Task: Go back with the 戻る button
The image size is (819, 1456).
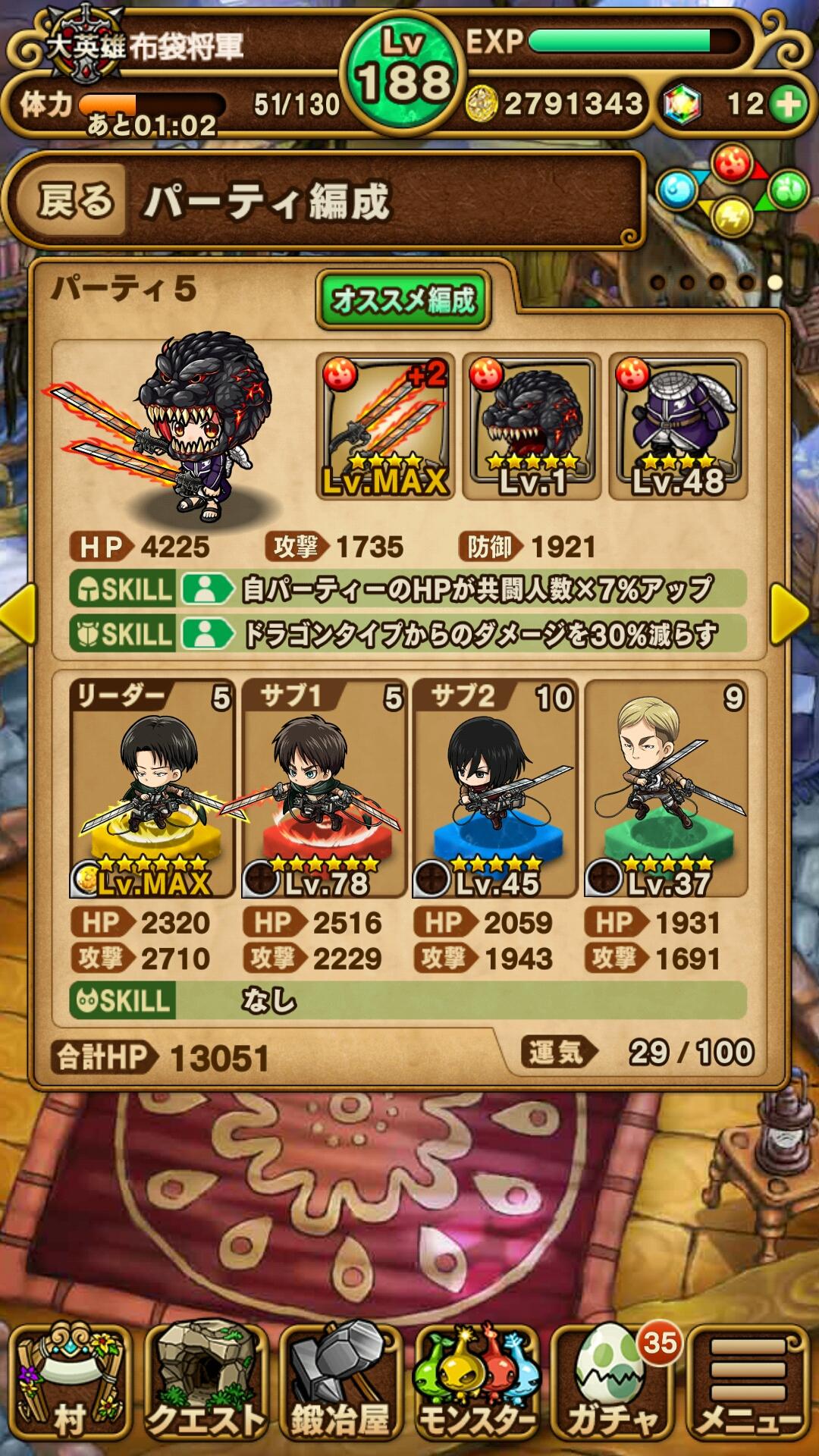Action: point(74,201)
